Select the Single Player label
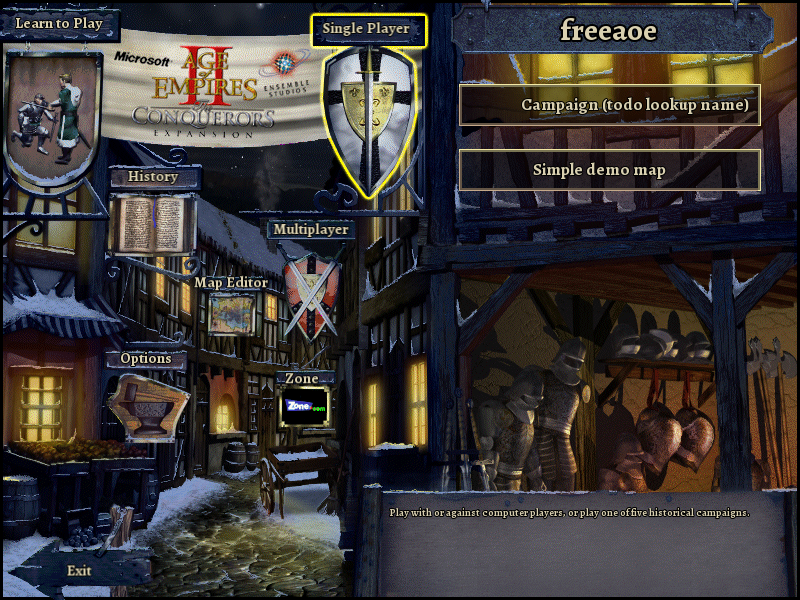Viewport: 800px width, 600px height. click(x=366, y=29)
